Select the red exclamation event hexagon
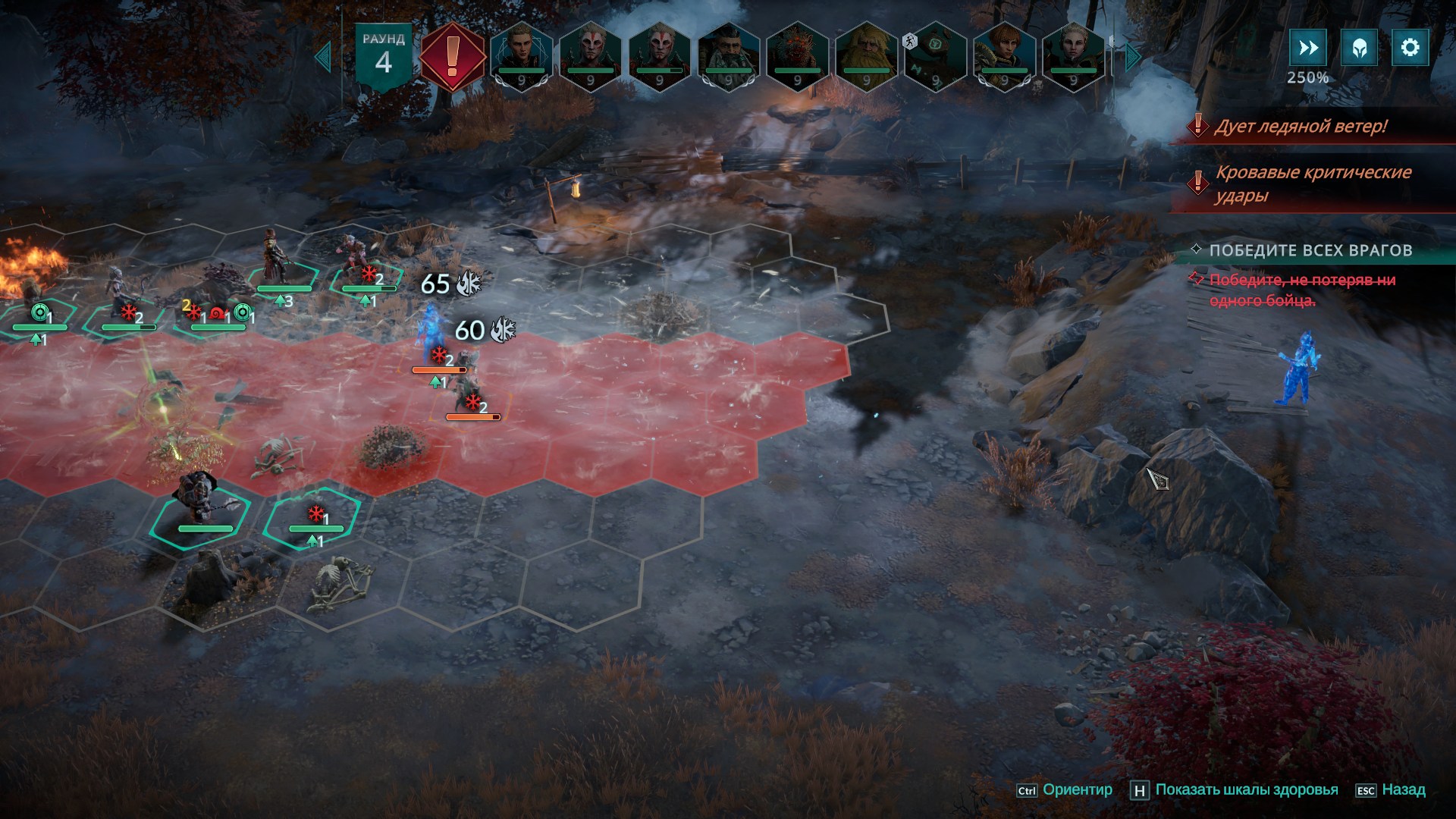The height and width of the screenshot is (819, 1456). [x=453, y=57]
